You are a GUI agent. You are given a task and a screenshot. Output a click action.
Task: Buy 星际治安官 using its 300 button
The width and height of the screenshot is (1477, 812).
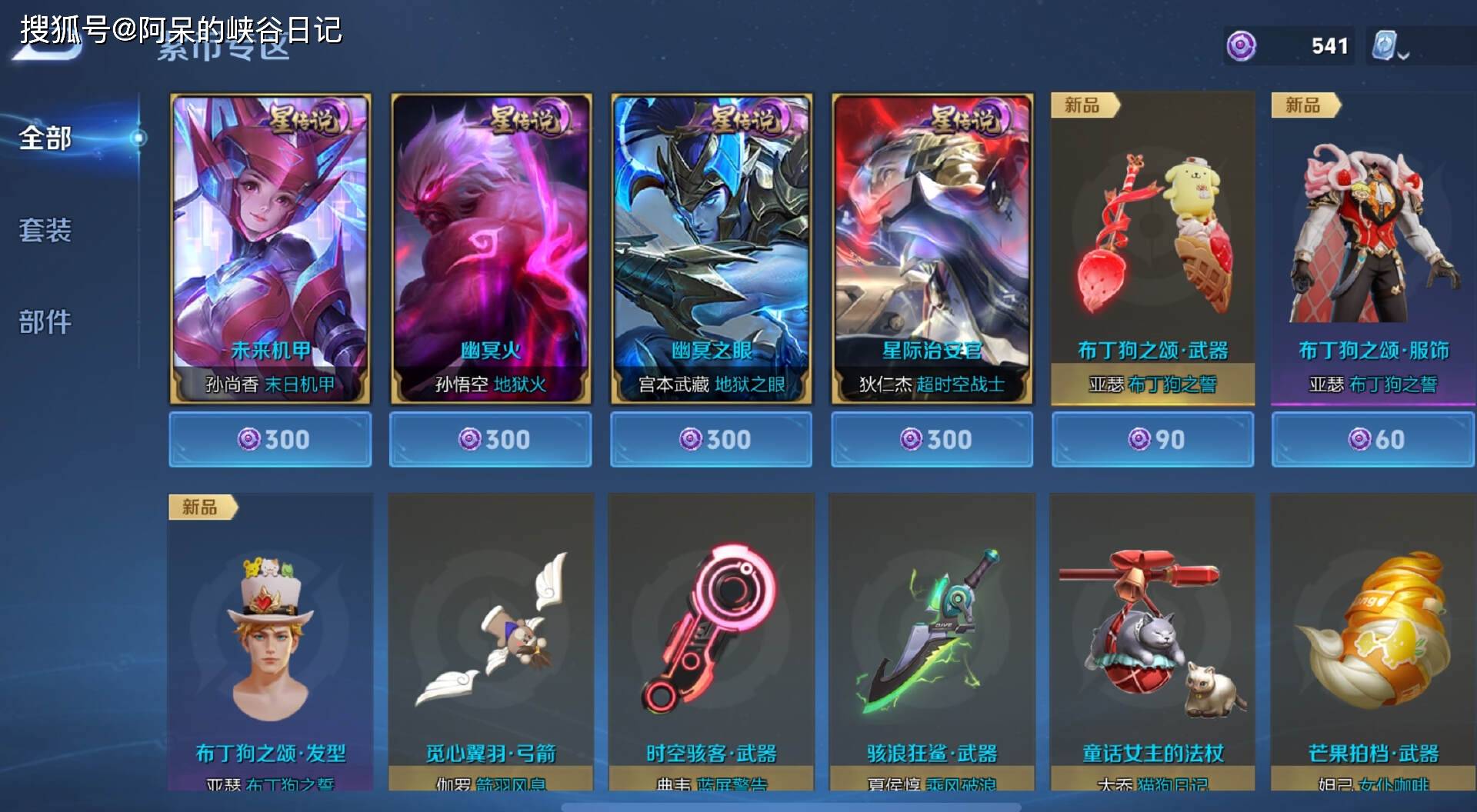(x=932, y=439)
